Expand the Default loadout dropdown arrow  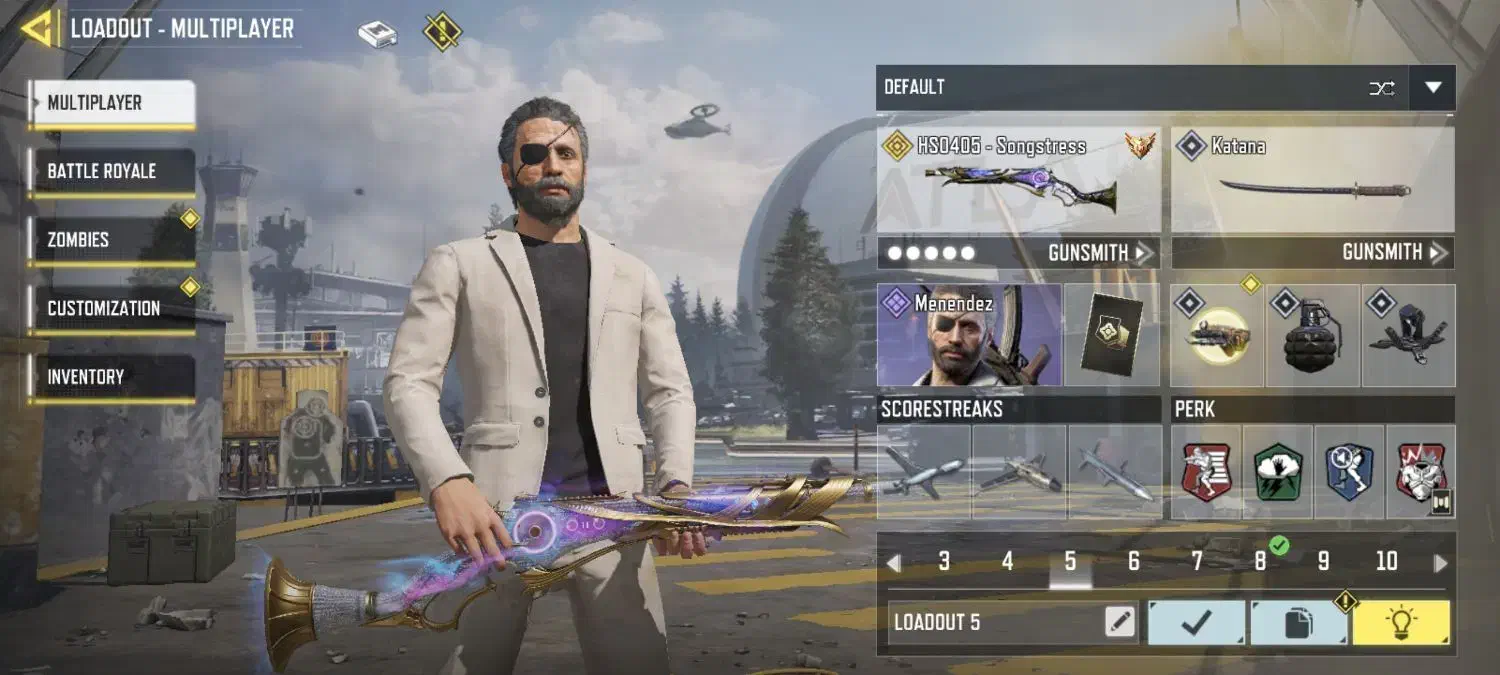pos(1433,88)
